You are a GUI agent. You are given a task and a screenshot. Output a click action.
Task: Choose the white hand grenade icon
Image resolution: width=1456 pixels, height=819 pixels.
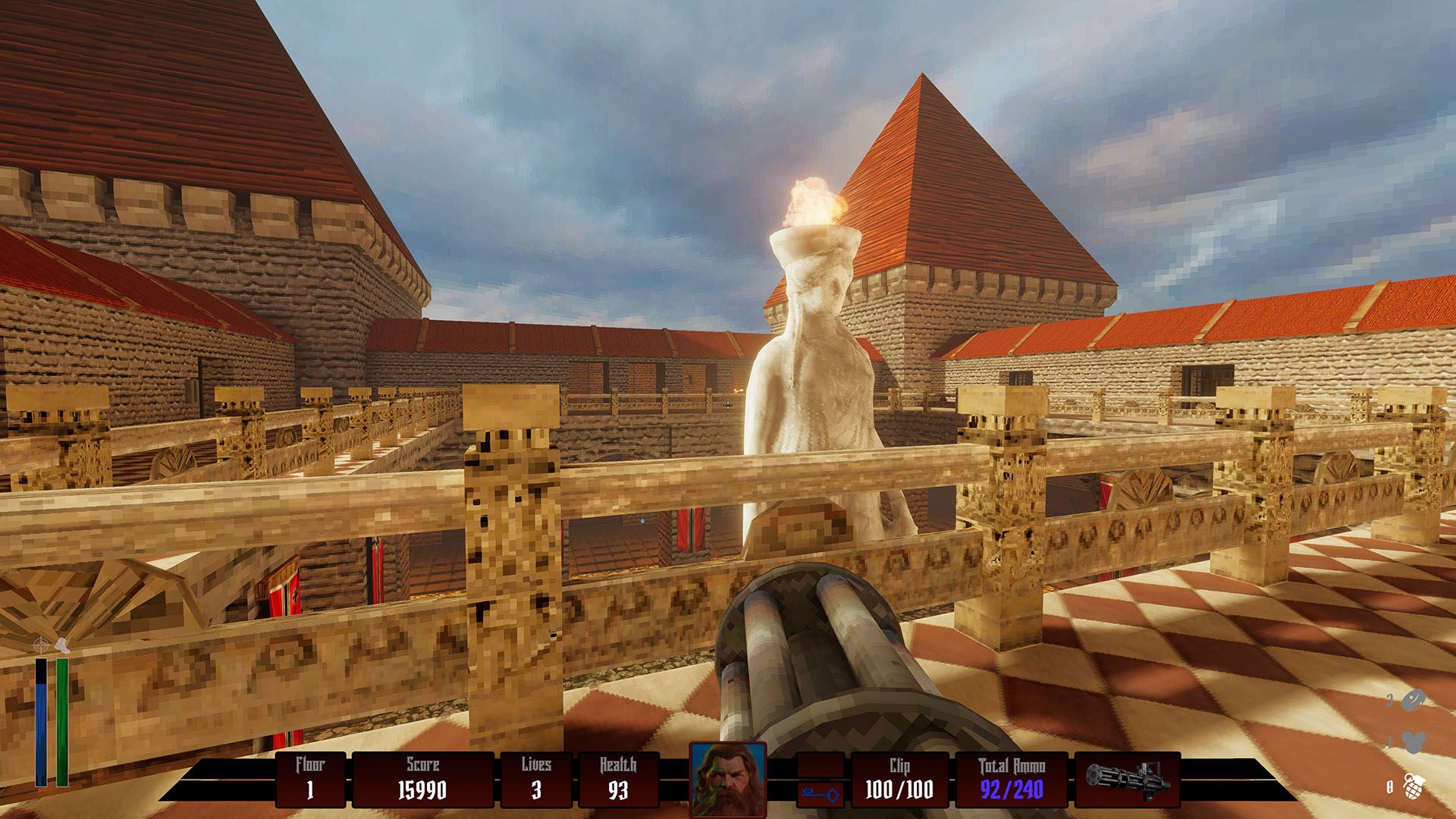coord(1412,785)
